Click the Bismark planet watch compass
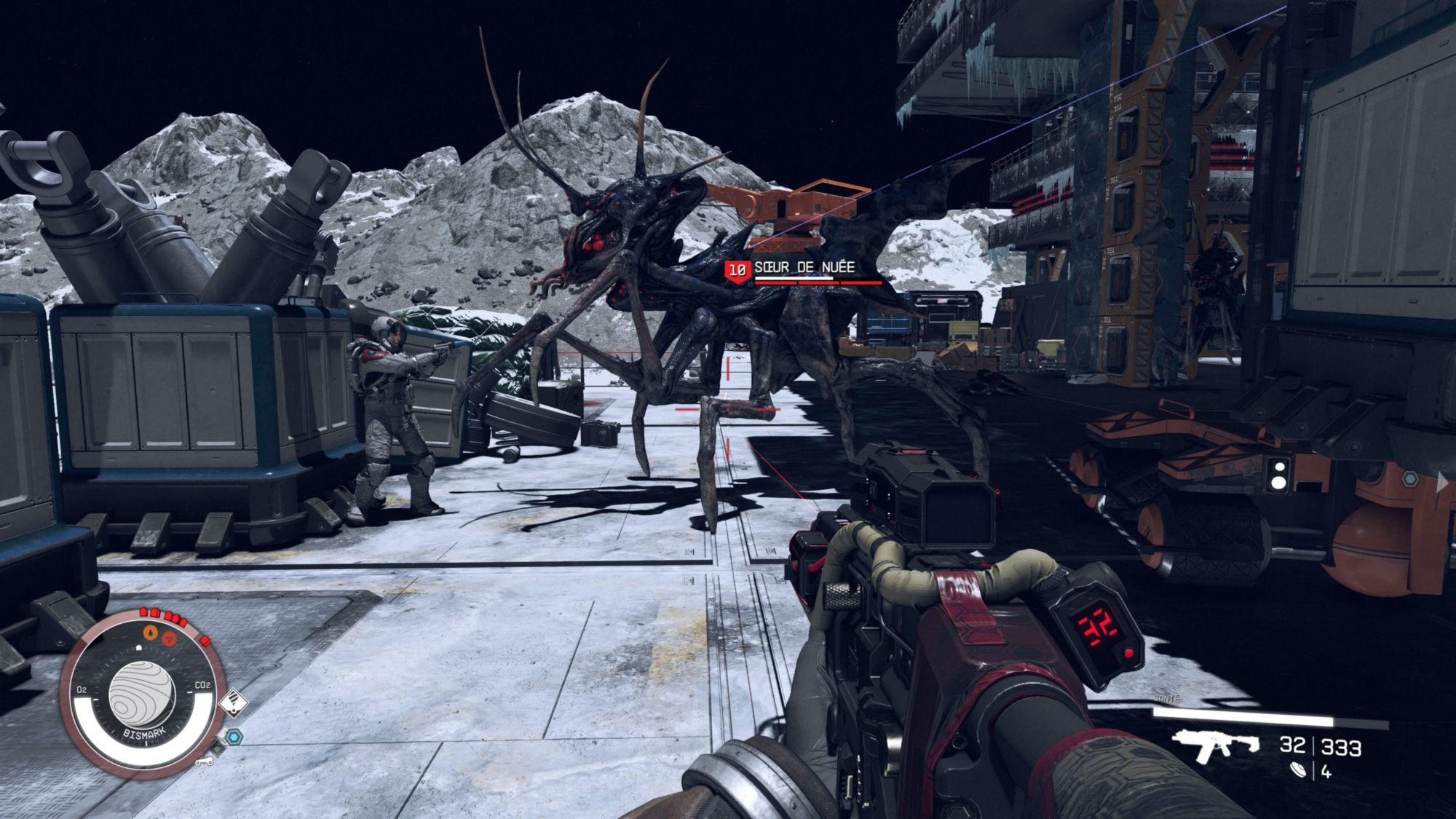 point(141,692)
